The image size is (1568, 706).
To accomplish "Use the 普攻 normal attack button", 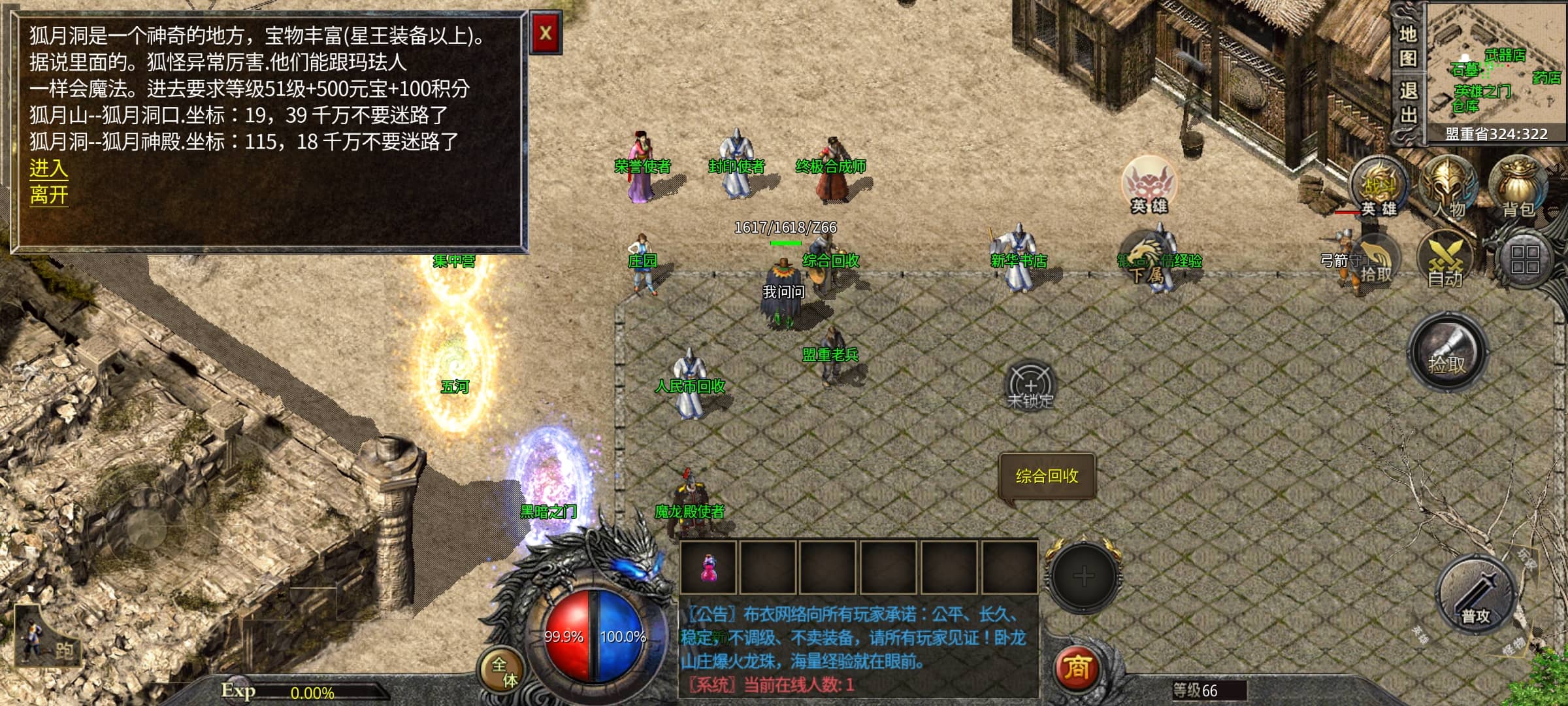I will coord(1476,595).
